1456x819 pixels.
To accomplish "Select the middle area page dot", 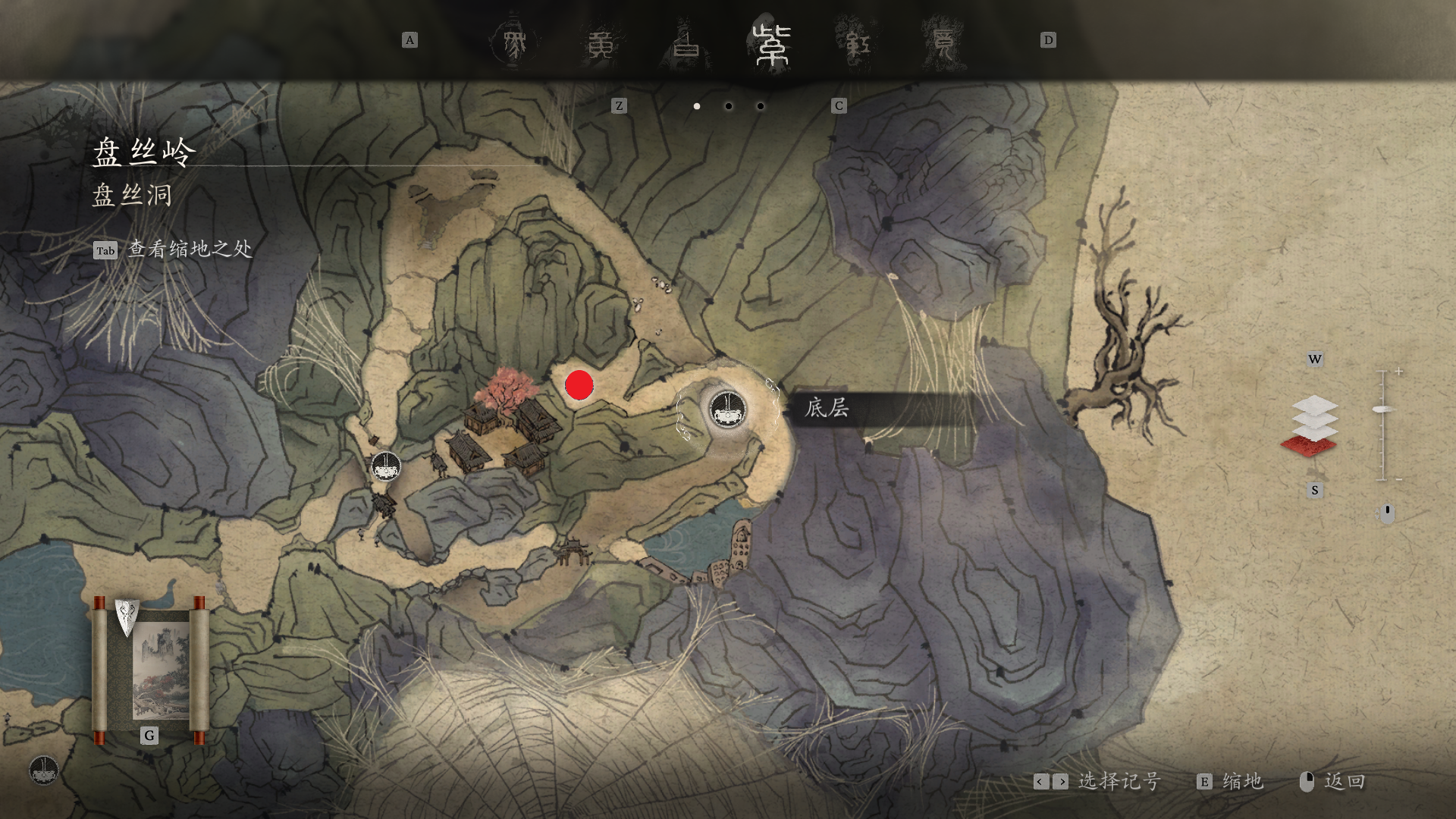I will 729,106.
